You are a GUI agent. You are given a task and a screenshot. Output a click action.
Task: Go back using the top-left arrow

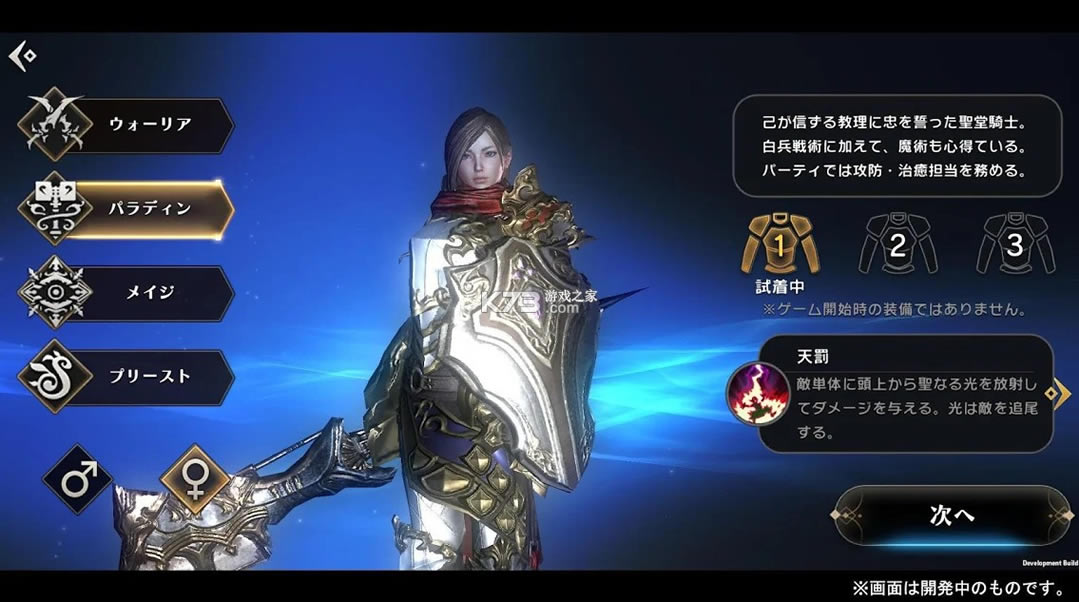22,56
